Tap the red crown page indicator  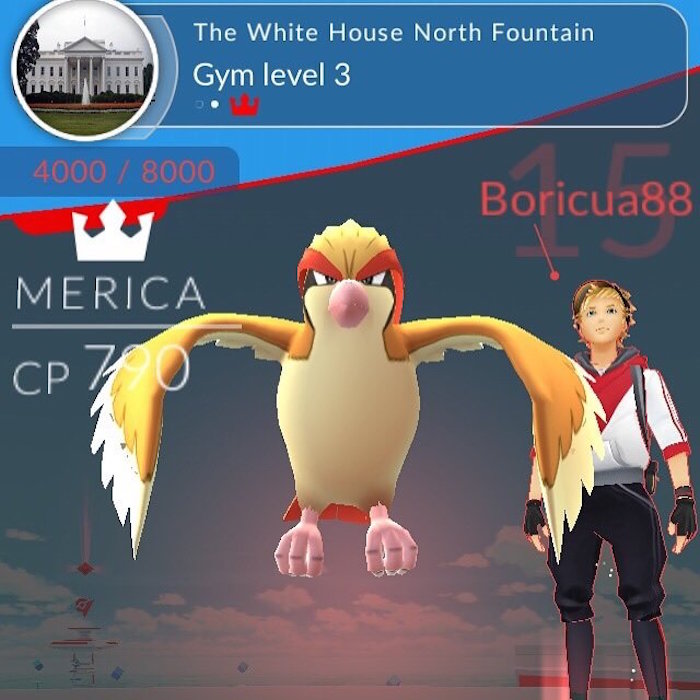coord(244,104)
